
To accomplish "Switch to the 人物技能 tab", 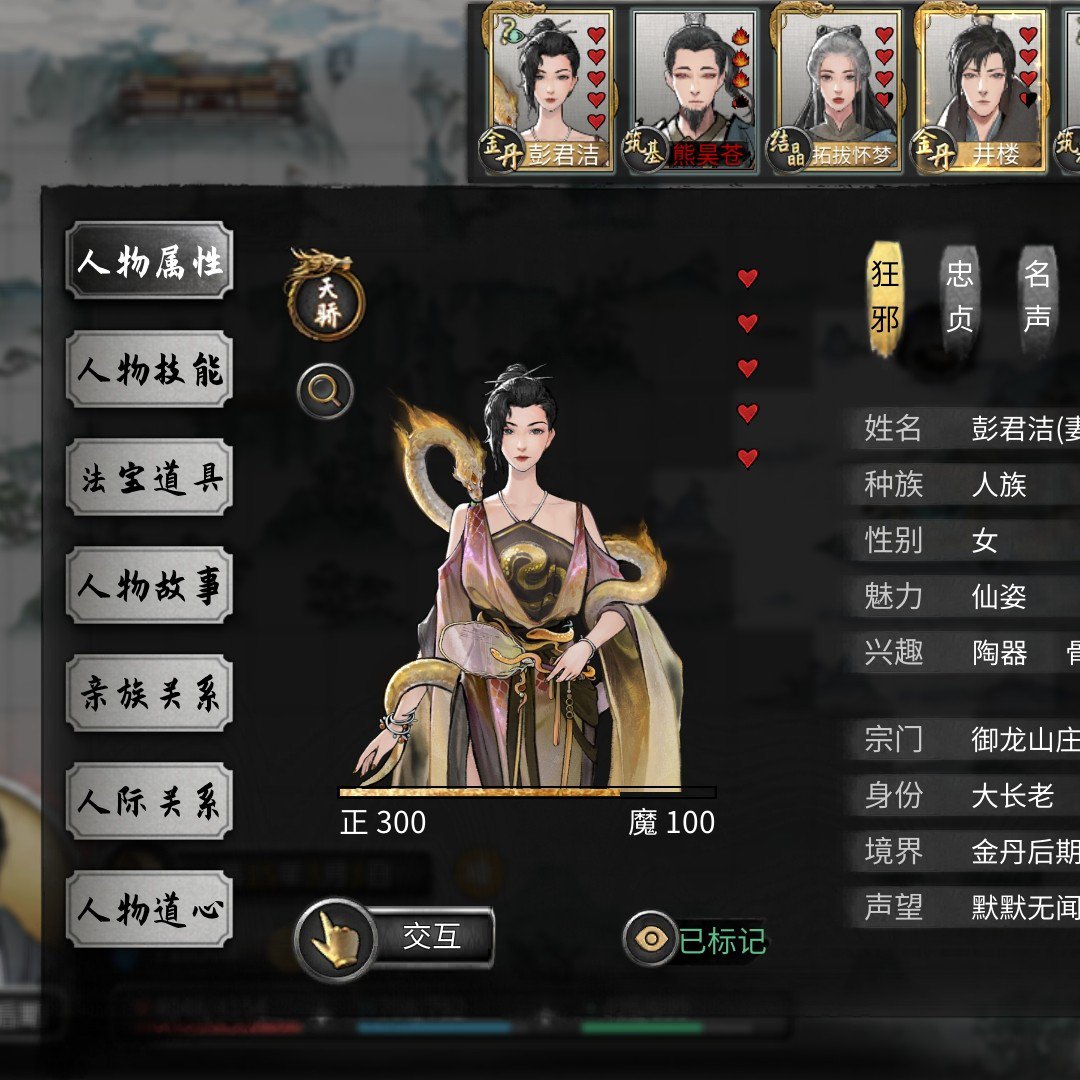I will [149, 370].
